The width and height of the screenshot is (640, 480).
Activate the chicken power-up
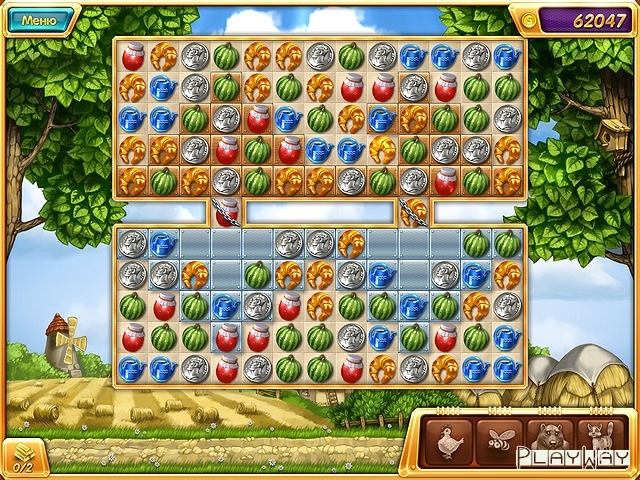[x=449, y=441]
